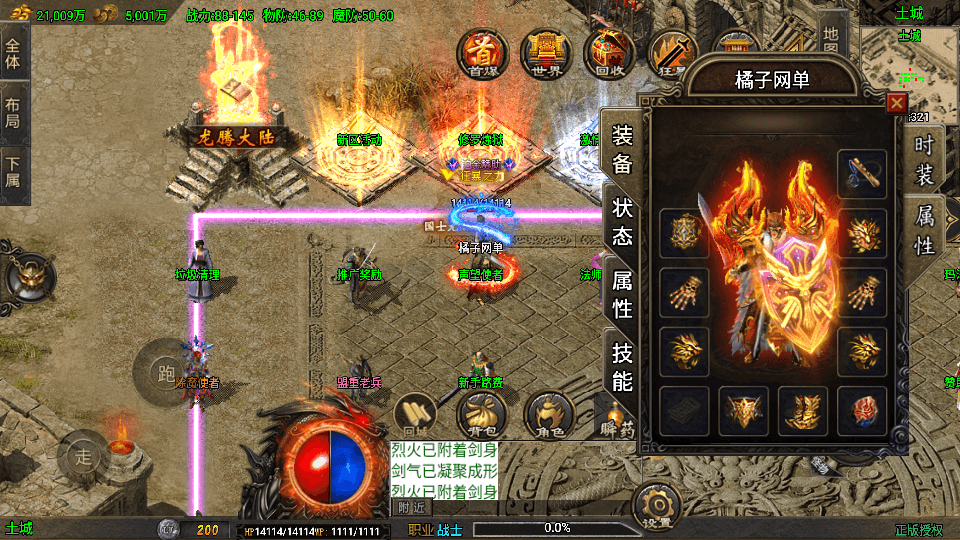Select the 下属 subordinates side tab

point(13,173)
